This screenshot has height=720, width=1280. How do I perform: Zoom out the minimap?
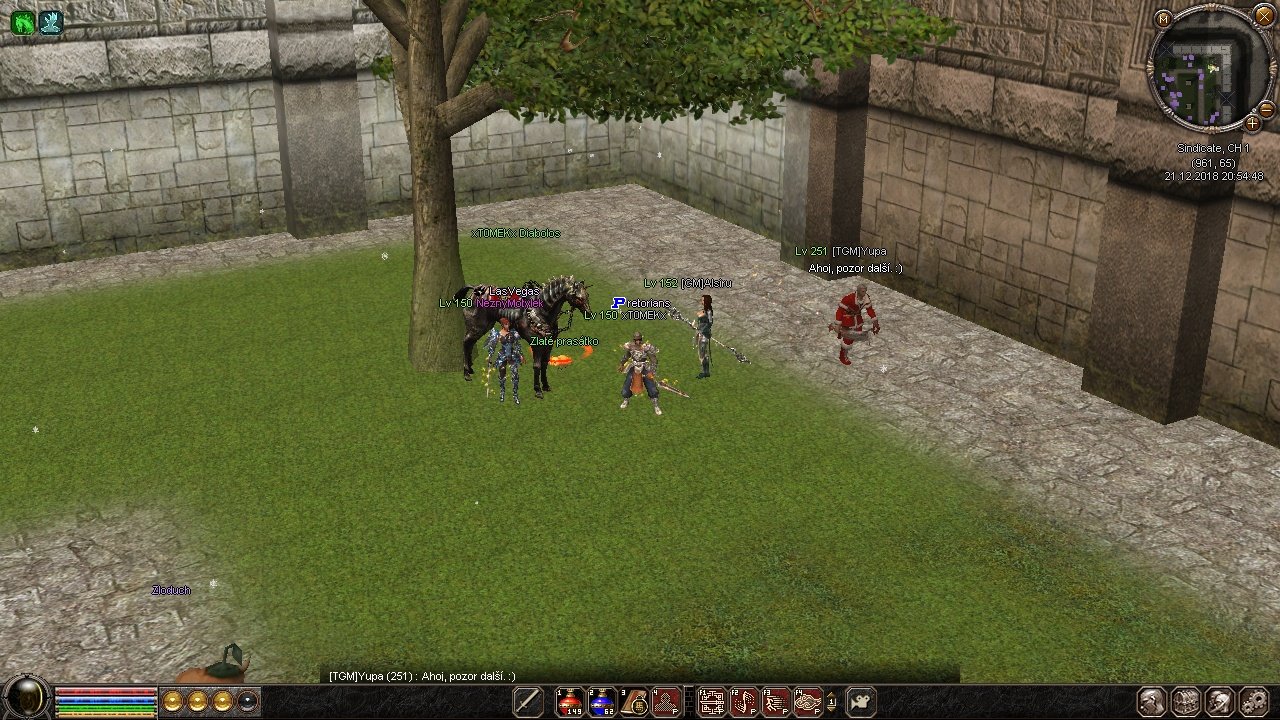[1266, 108]
